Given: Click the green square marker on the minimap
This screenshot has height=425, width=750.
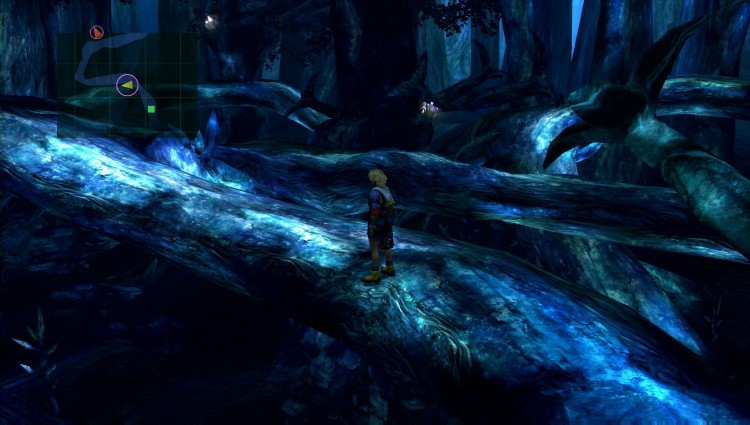Looking at the screenshot, I should [x=151, y=109].
